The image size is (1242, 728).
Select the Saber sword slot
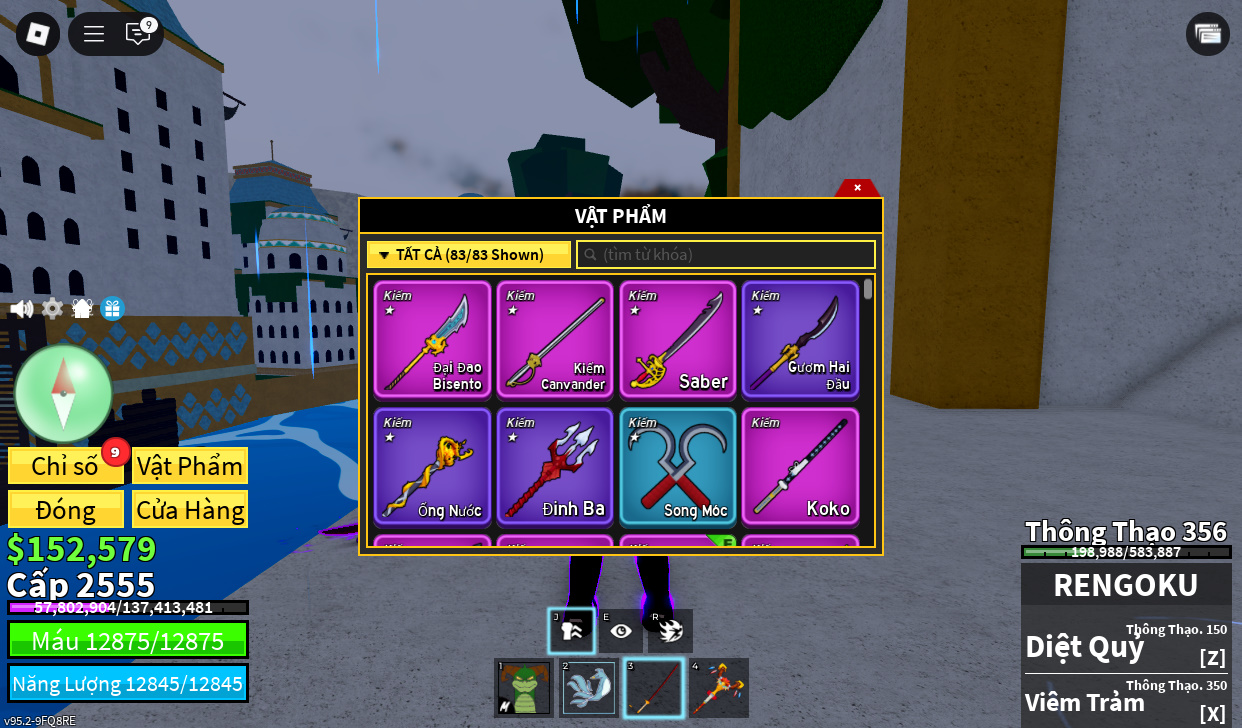(x=678, y=339)
